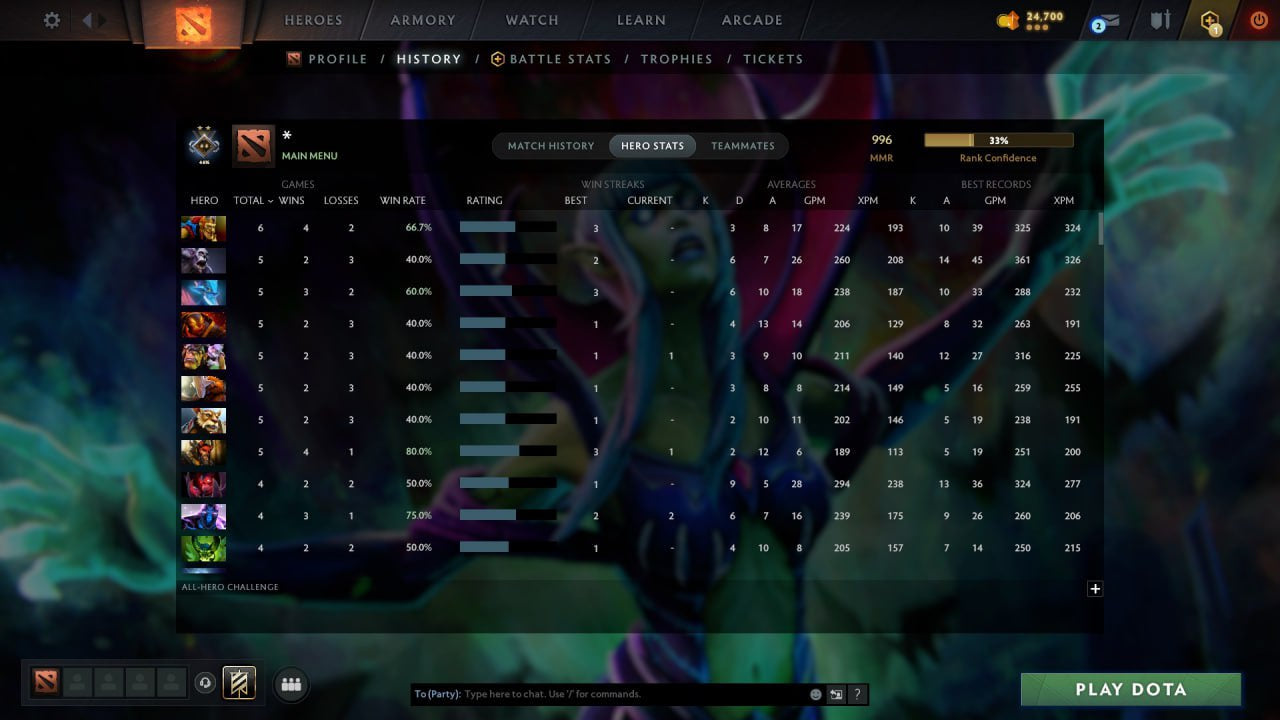Click the 33% Rank Confidence progress bar
This screenshot has width=1280, height=720.
996,139
